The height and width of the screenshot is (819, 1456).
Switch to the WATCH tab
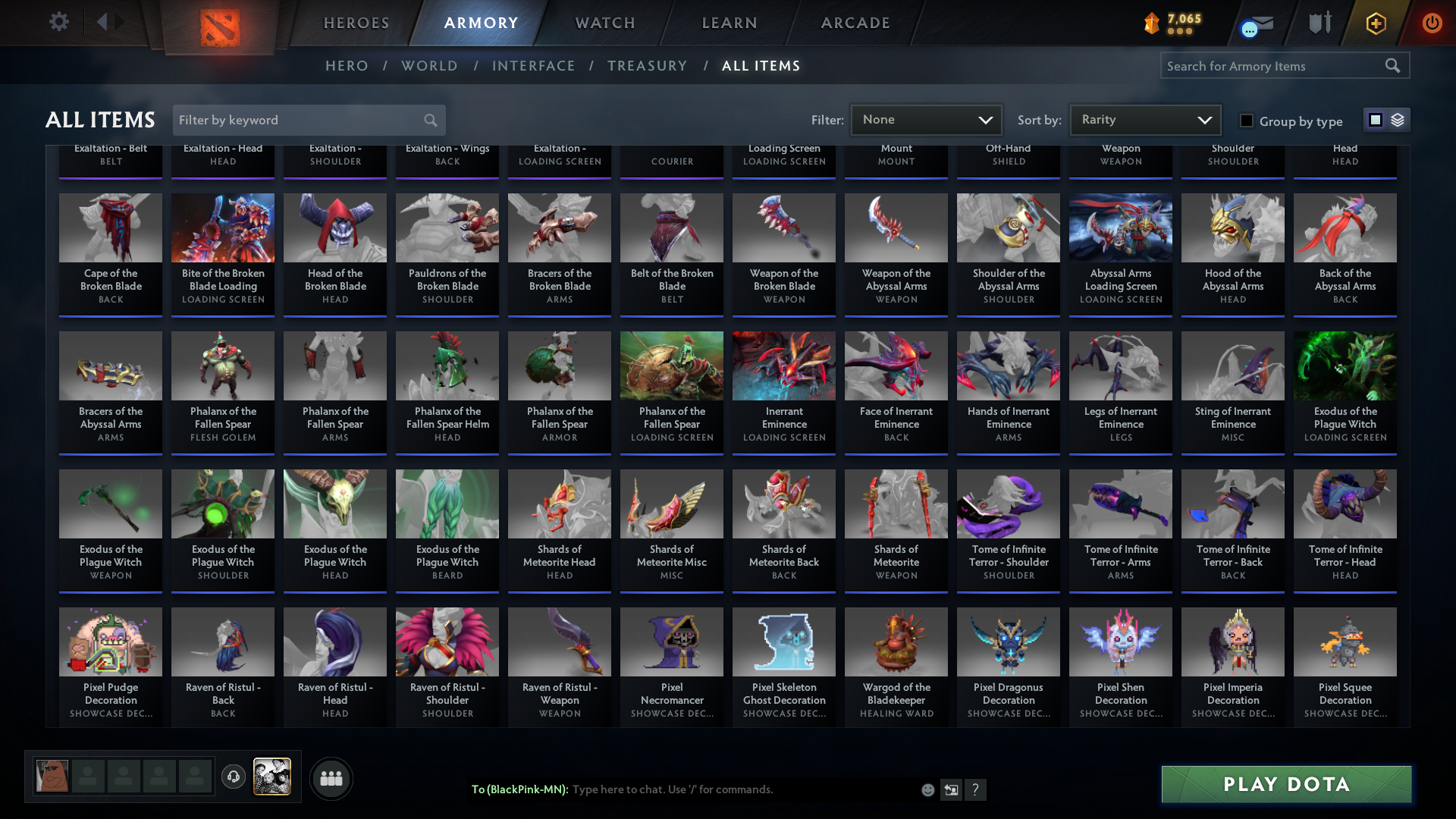click(604, 23)
